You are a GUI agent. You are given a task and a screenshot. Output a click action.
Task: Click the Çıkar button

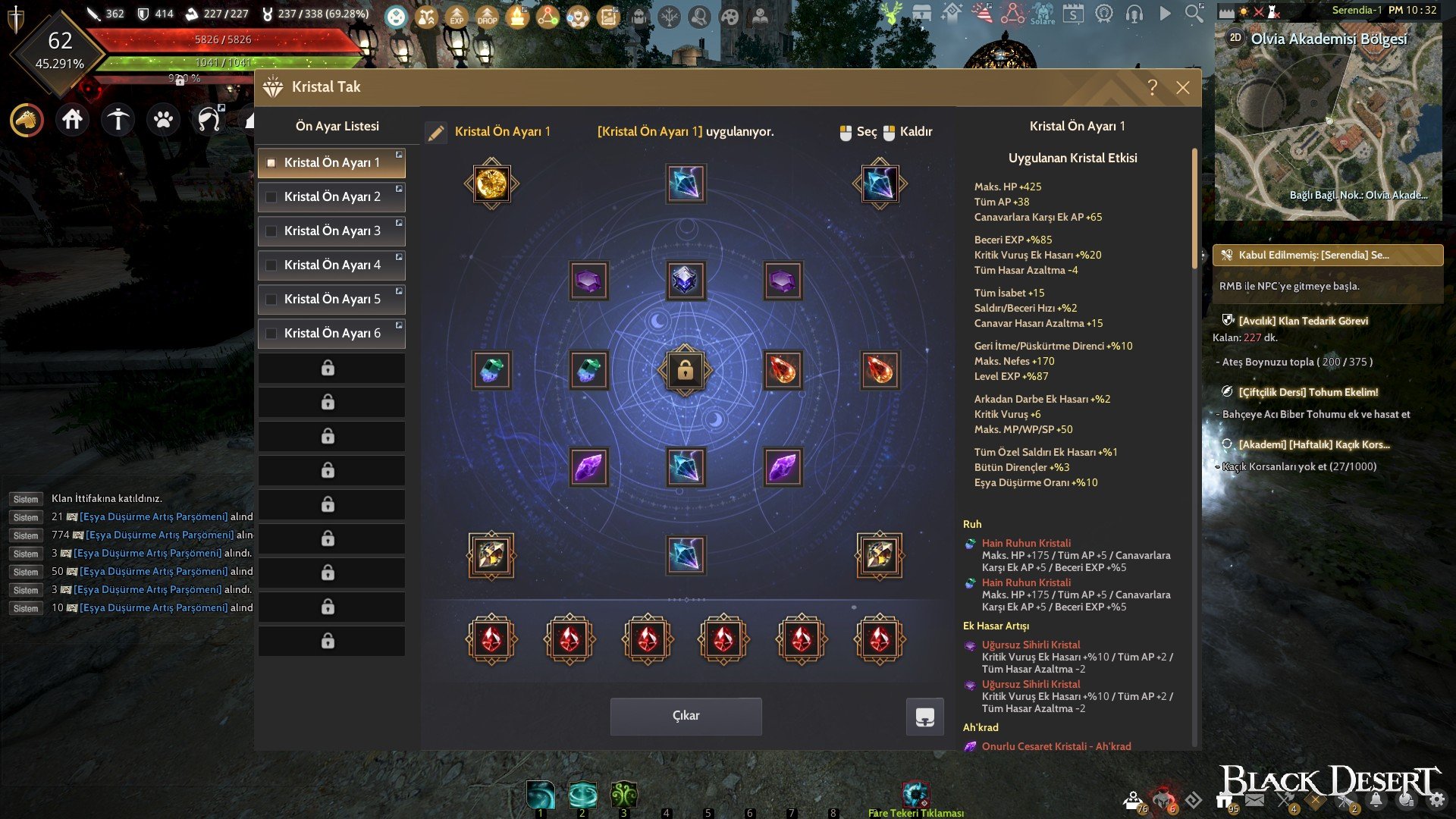[686, 716]
